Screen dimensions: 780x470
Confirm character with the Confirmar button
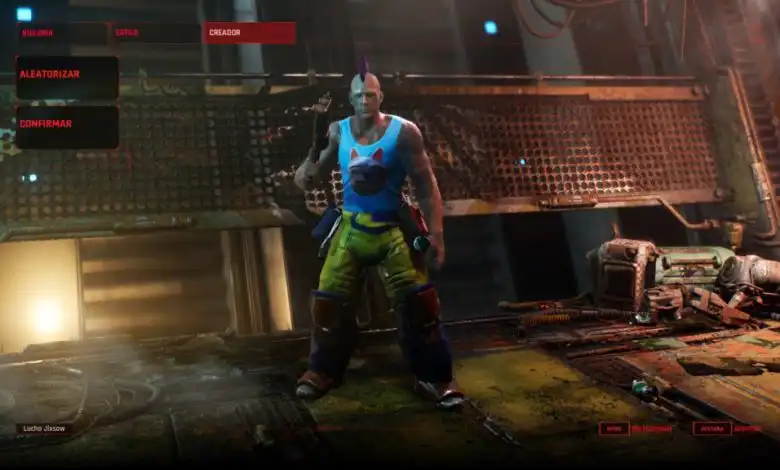click(x=67, y=127)
